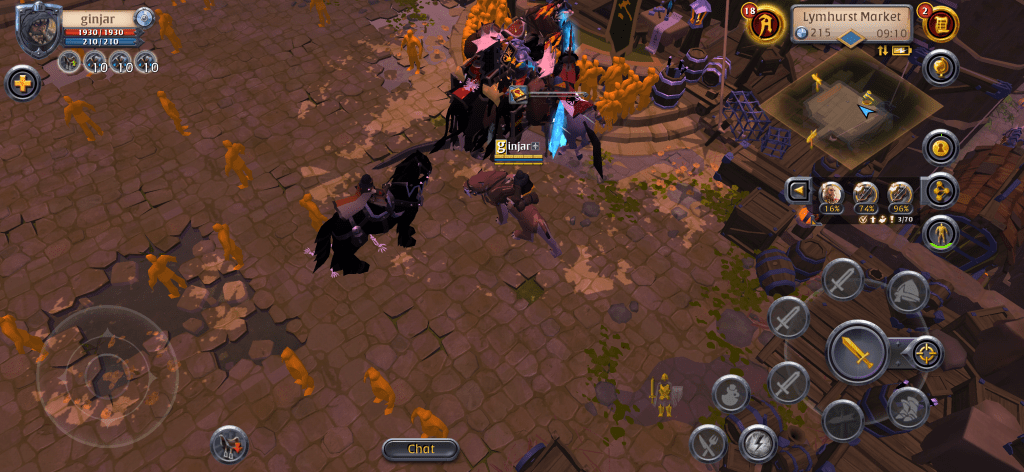Open the Chat panel

[420, 449]
